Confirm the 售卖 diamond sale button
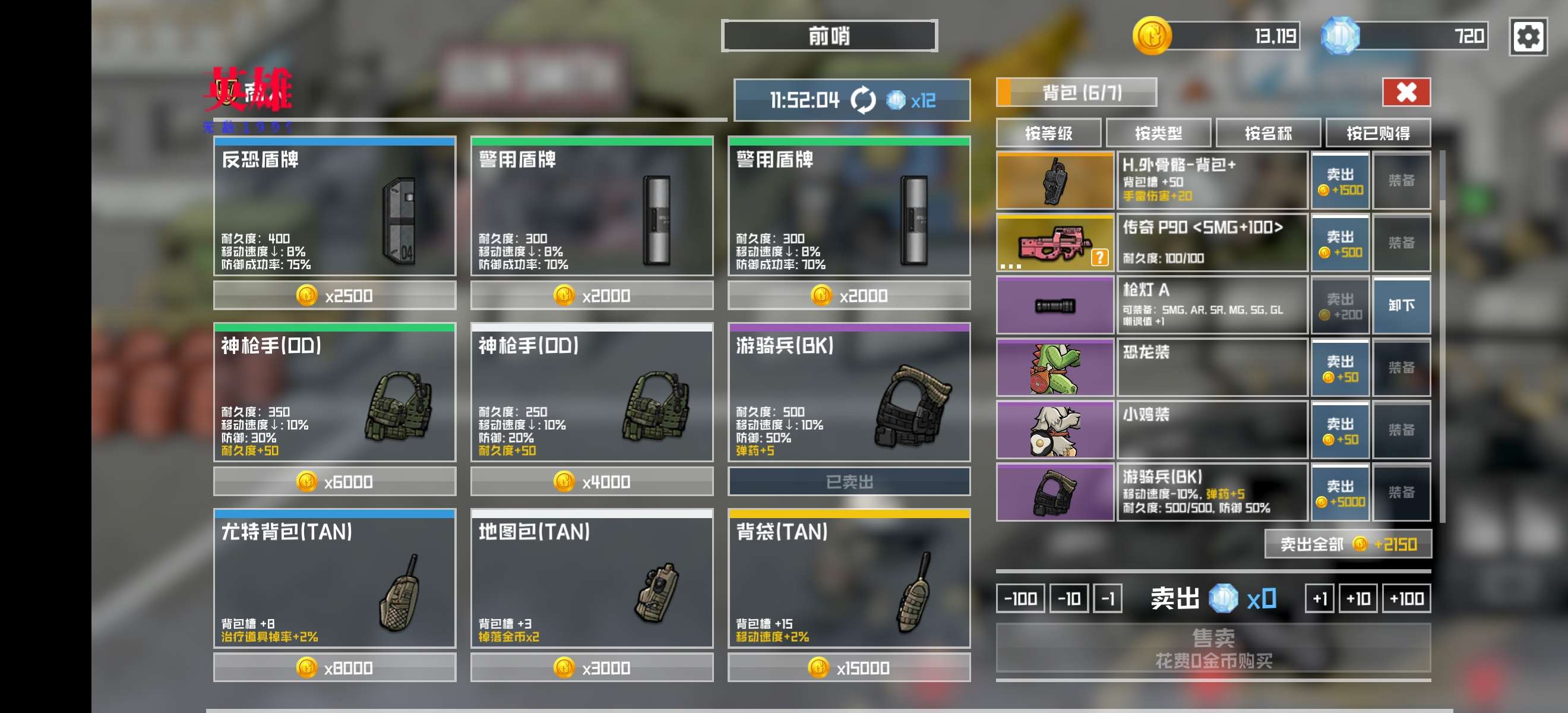1568x713 pixels. pyautogui.click(x=1212, y=648)
